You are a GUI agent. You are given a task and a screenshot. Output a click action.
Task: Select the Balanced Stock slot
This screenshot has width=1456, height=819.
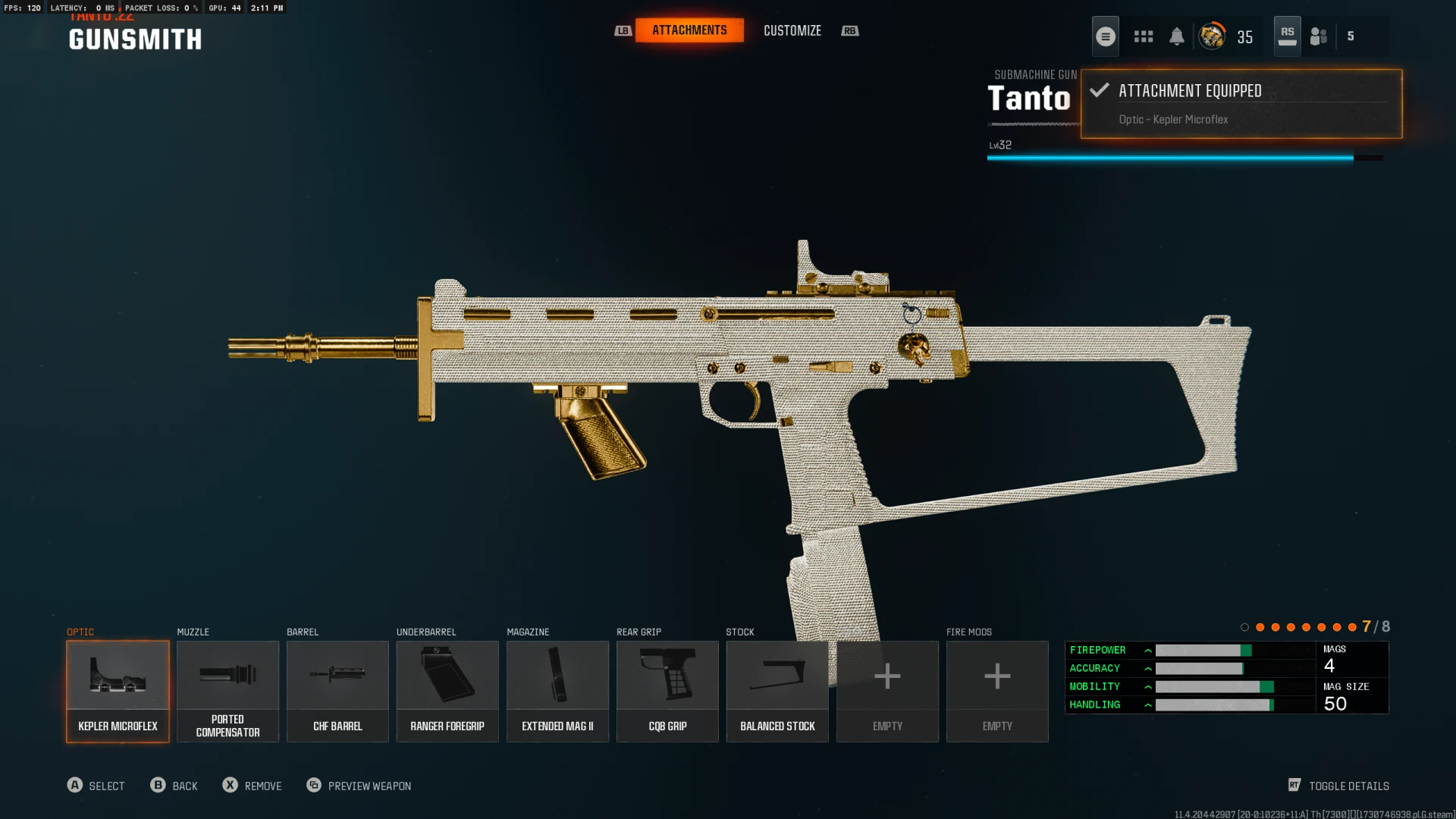coord(777,691)
